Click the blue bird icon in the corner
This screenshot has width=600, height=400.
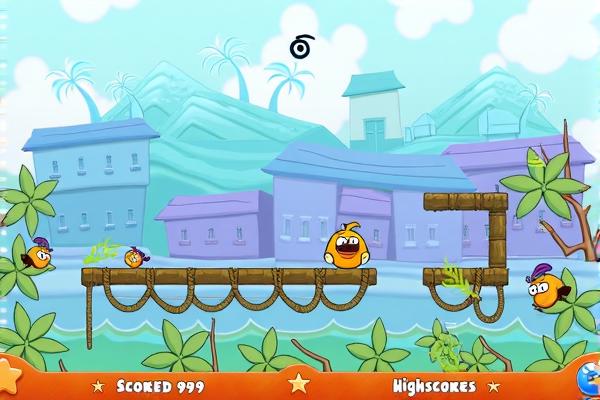click(589, 380)
